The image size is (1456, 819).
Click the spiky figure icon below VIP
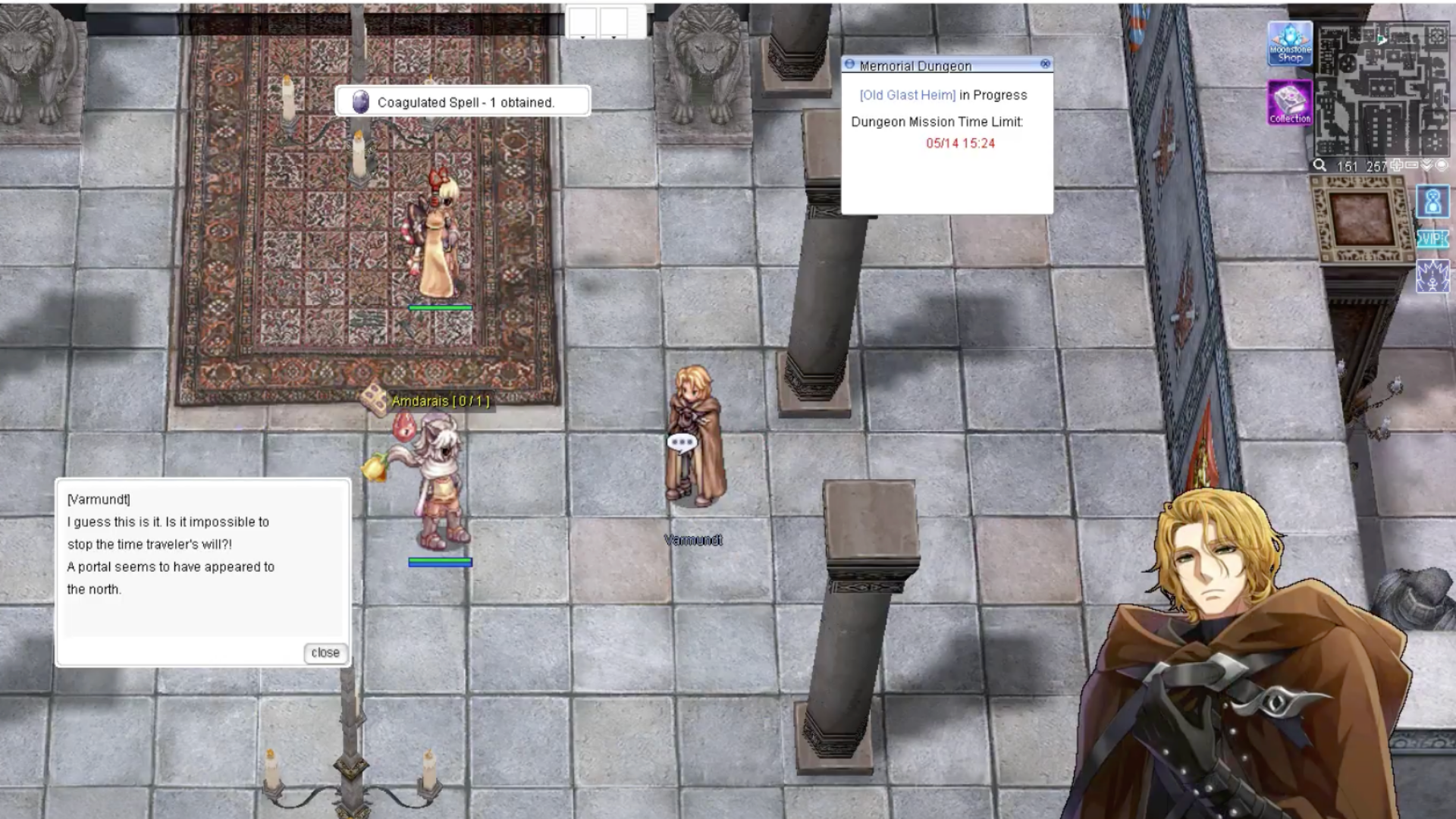[1432, 277]
